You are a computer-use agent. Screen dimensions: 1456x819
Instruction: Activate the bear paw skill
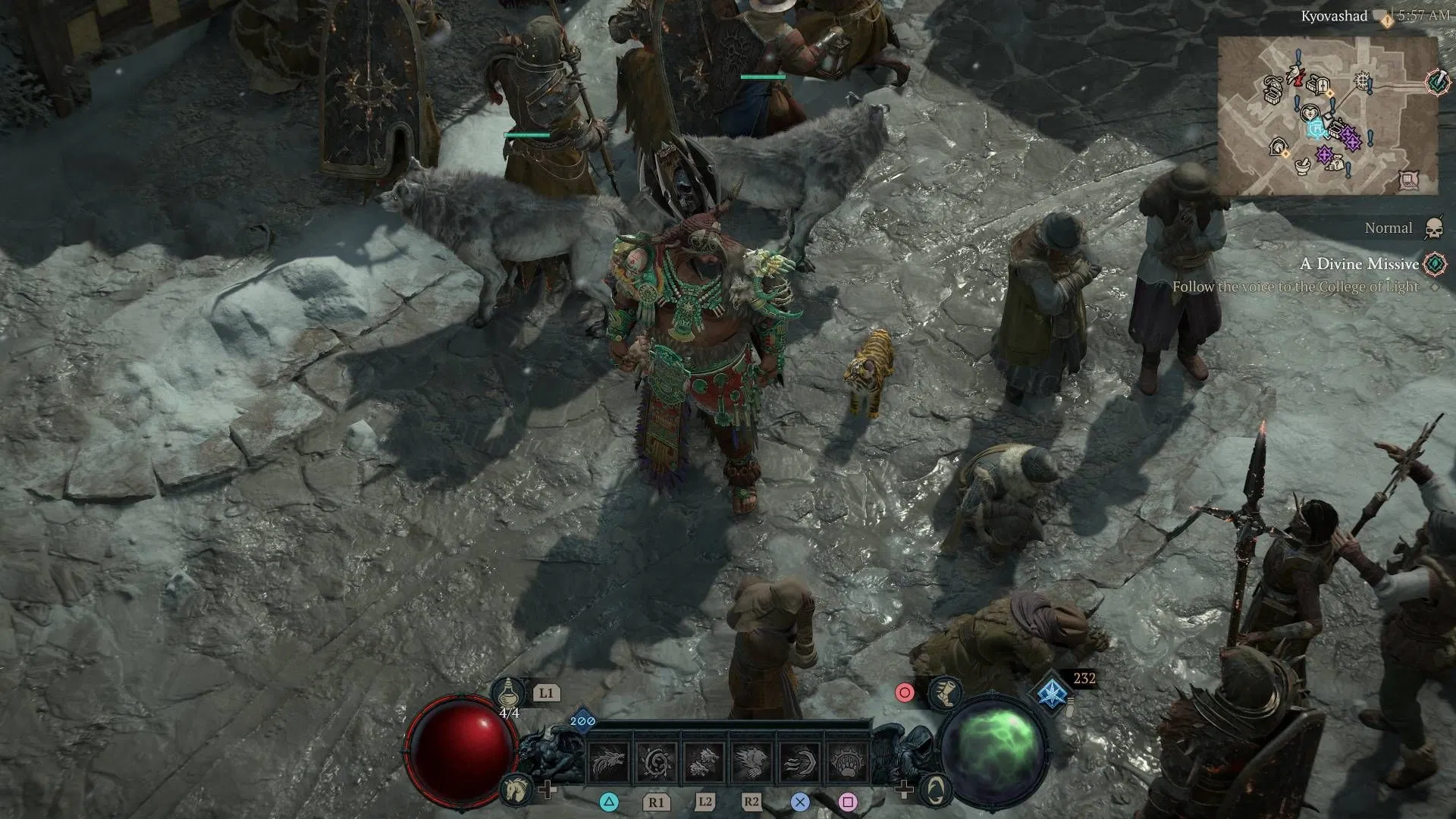click(x=847, y=761)
